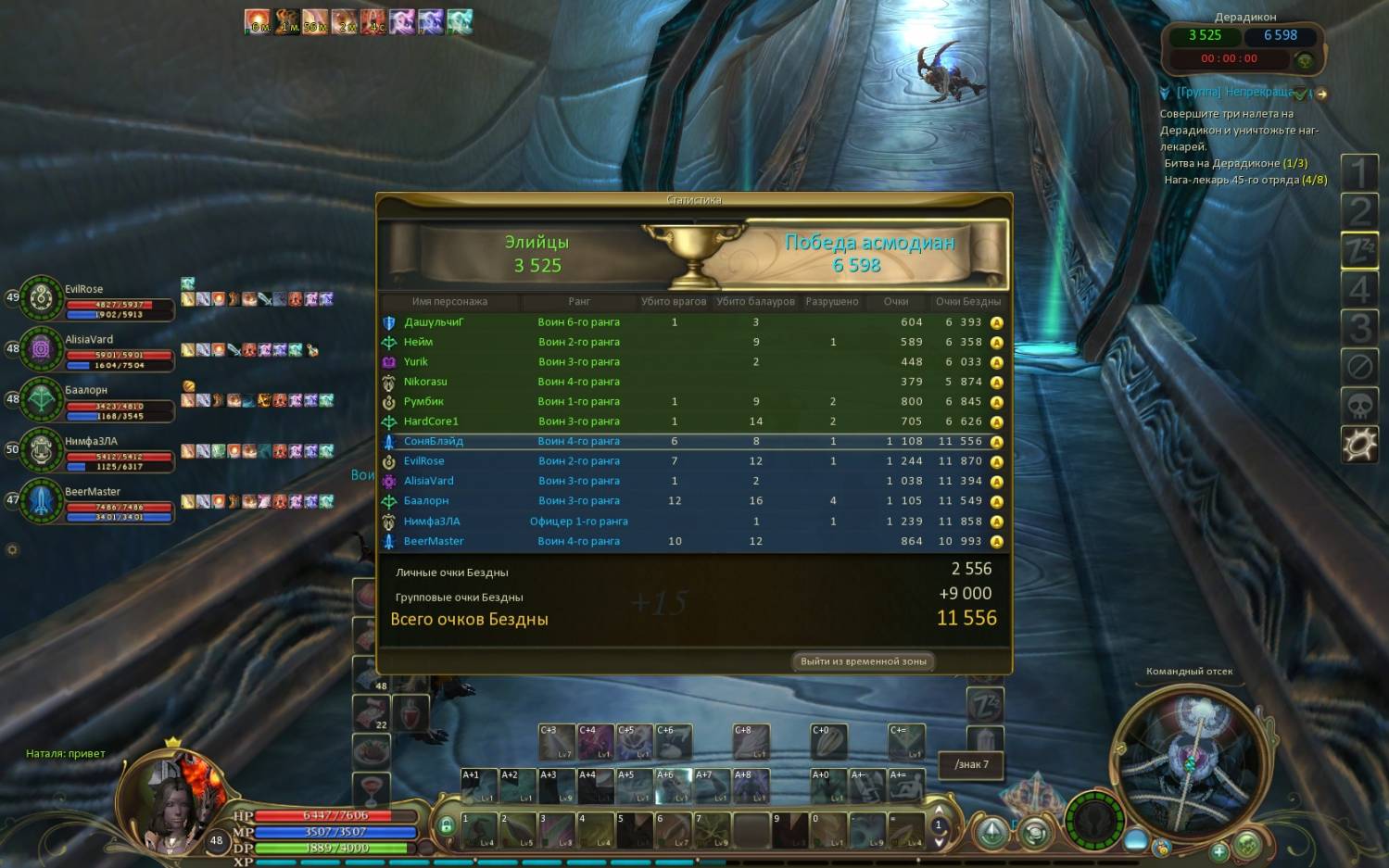
Task: Toggle the hotbar lock icon
Action: click(x=447, y=825)
